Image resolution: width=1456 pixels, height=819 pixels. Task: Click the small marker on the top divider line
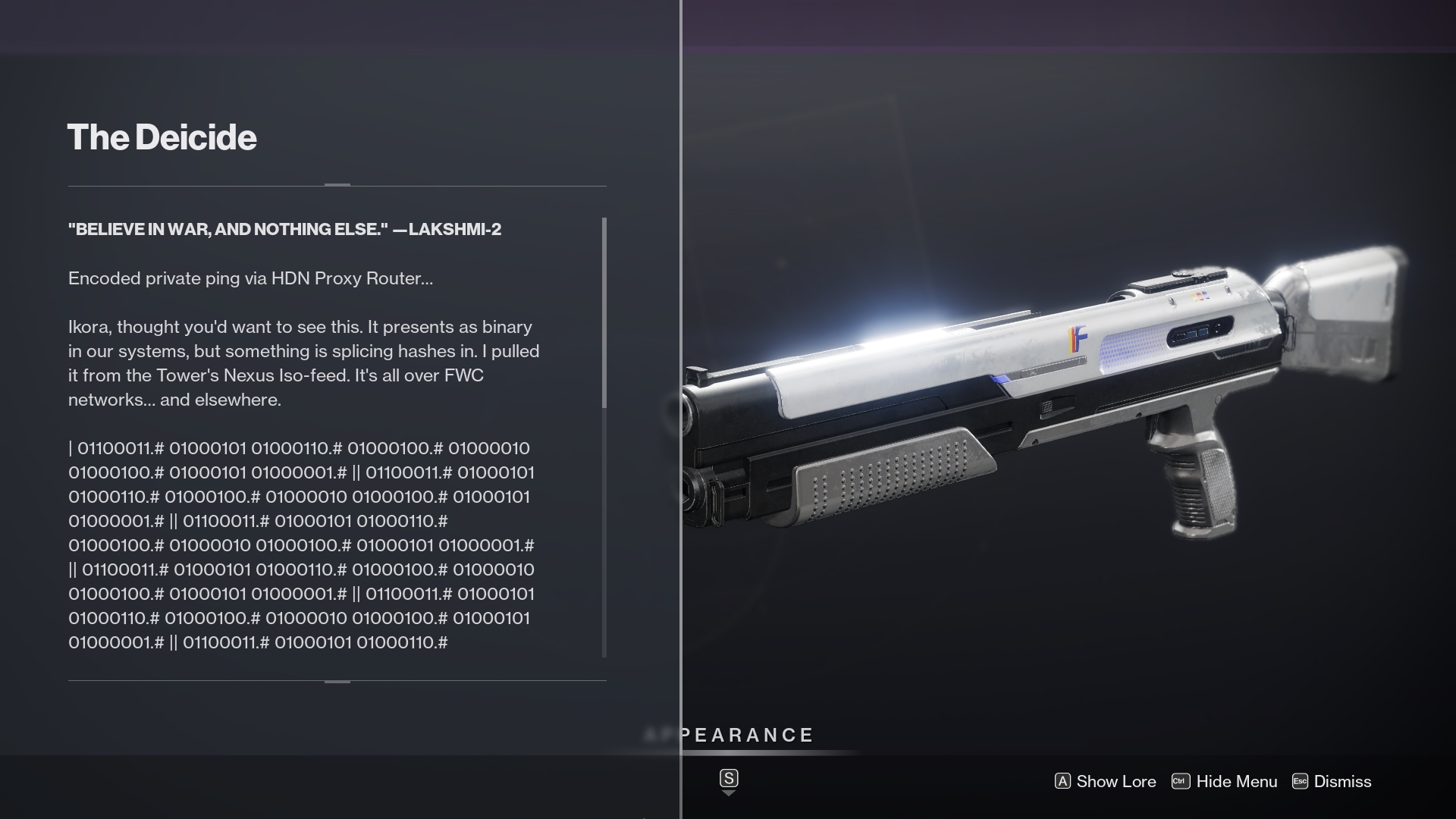[336, 183]
